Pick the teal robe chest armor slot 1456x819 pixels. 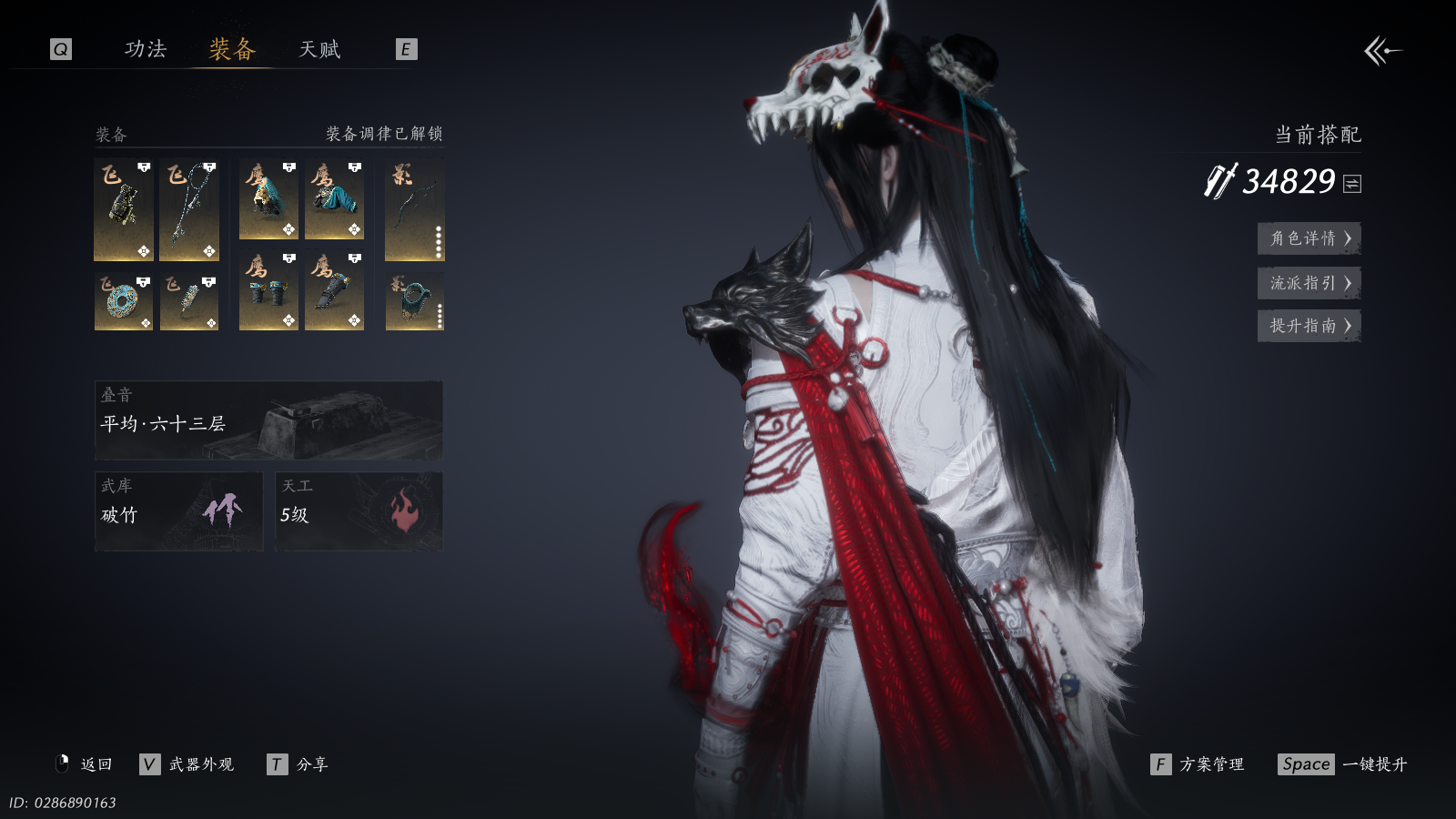tap(334, 199)
